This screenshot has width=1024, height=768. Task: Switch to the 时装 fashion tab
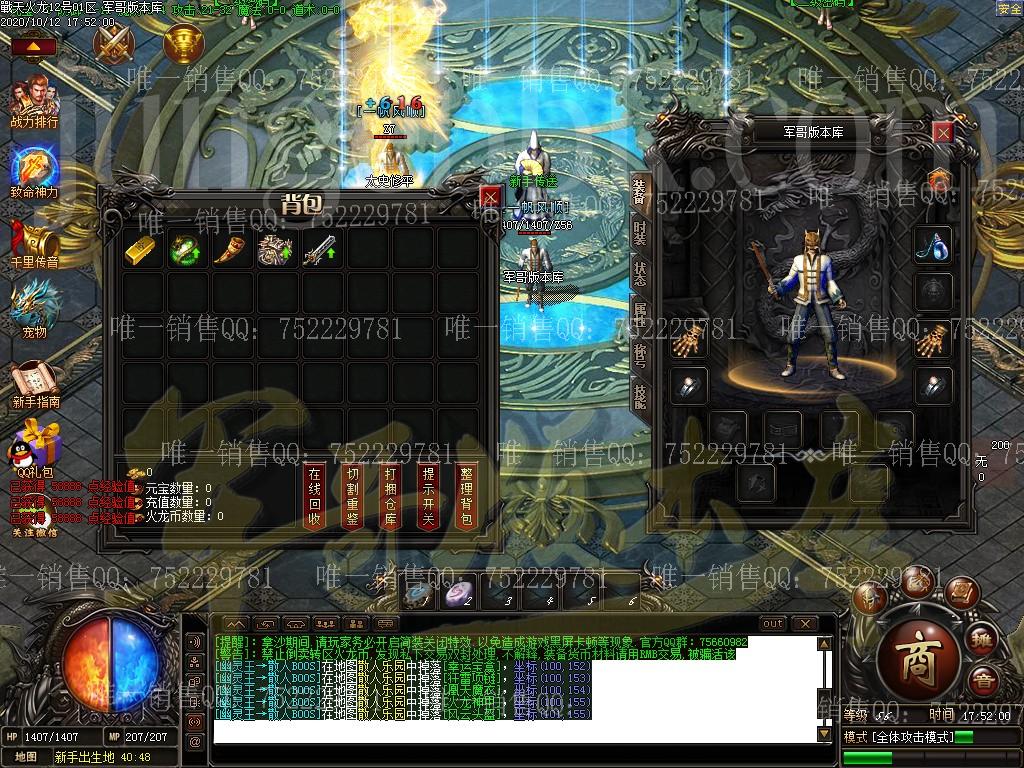pos(639,233)
